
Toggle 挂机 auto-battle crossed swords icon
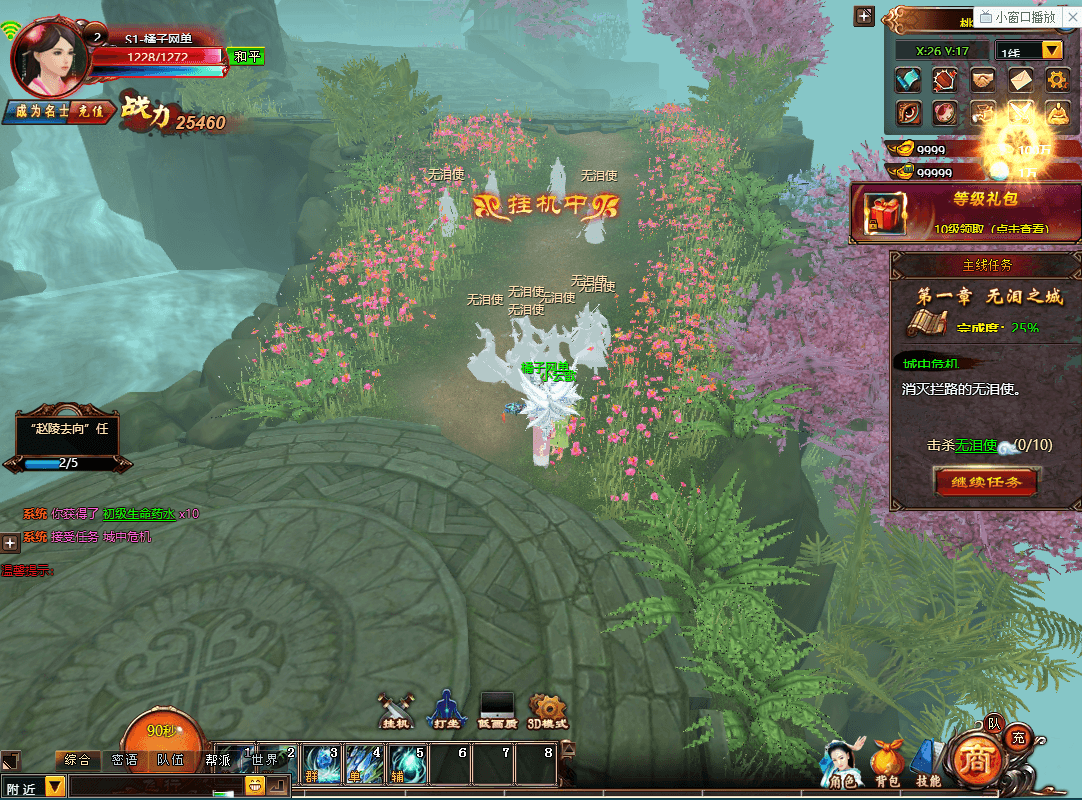click(396, 708)
